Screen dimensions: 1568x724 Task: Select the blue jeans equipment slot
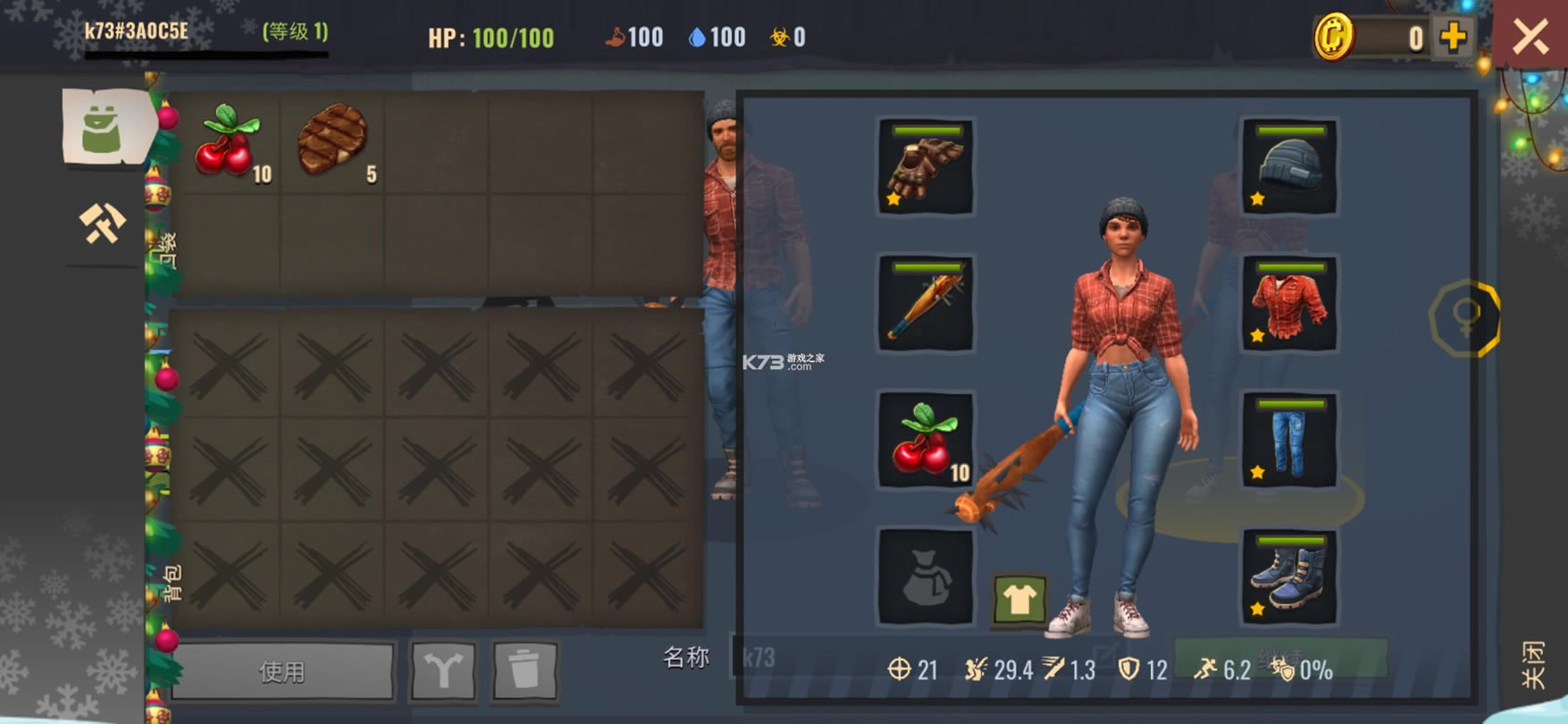[x=1289, y=441]
